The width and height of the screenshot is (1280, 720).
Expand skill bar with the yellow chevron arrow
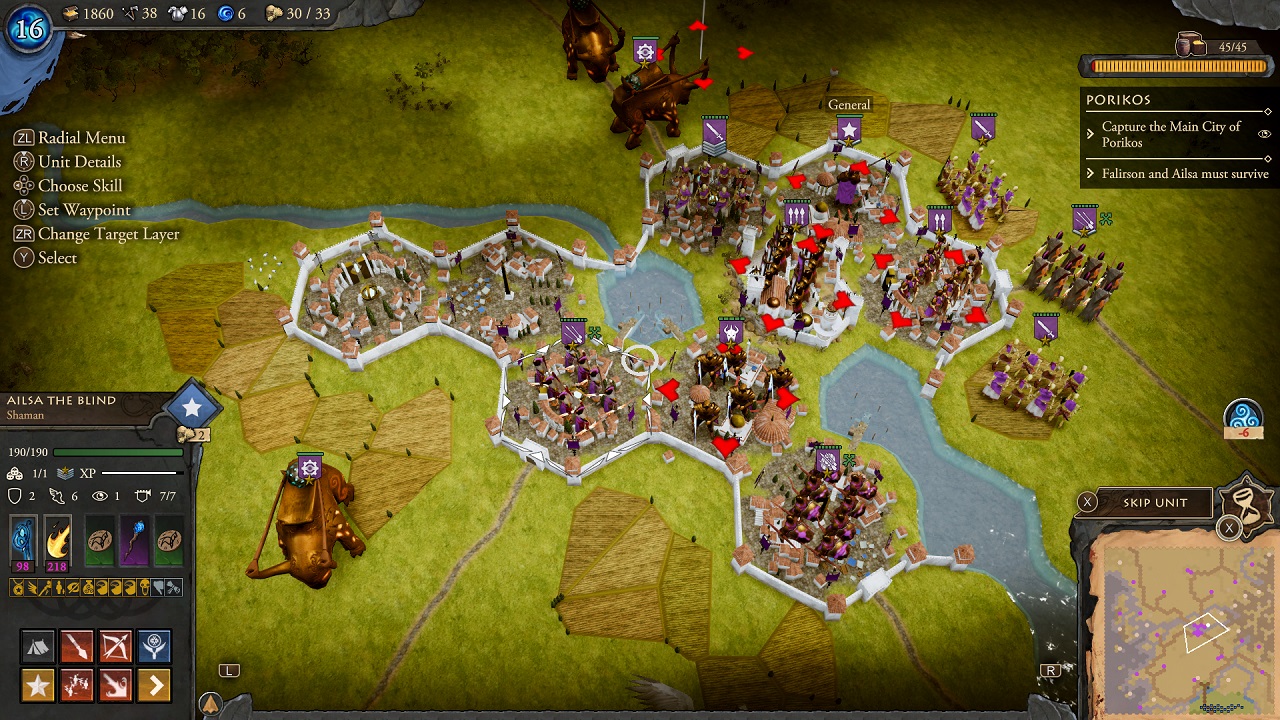click(x=153, y=684)
